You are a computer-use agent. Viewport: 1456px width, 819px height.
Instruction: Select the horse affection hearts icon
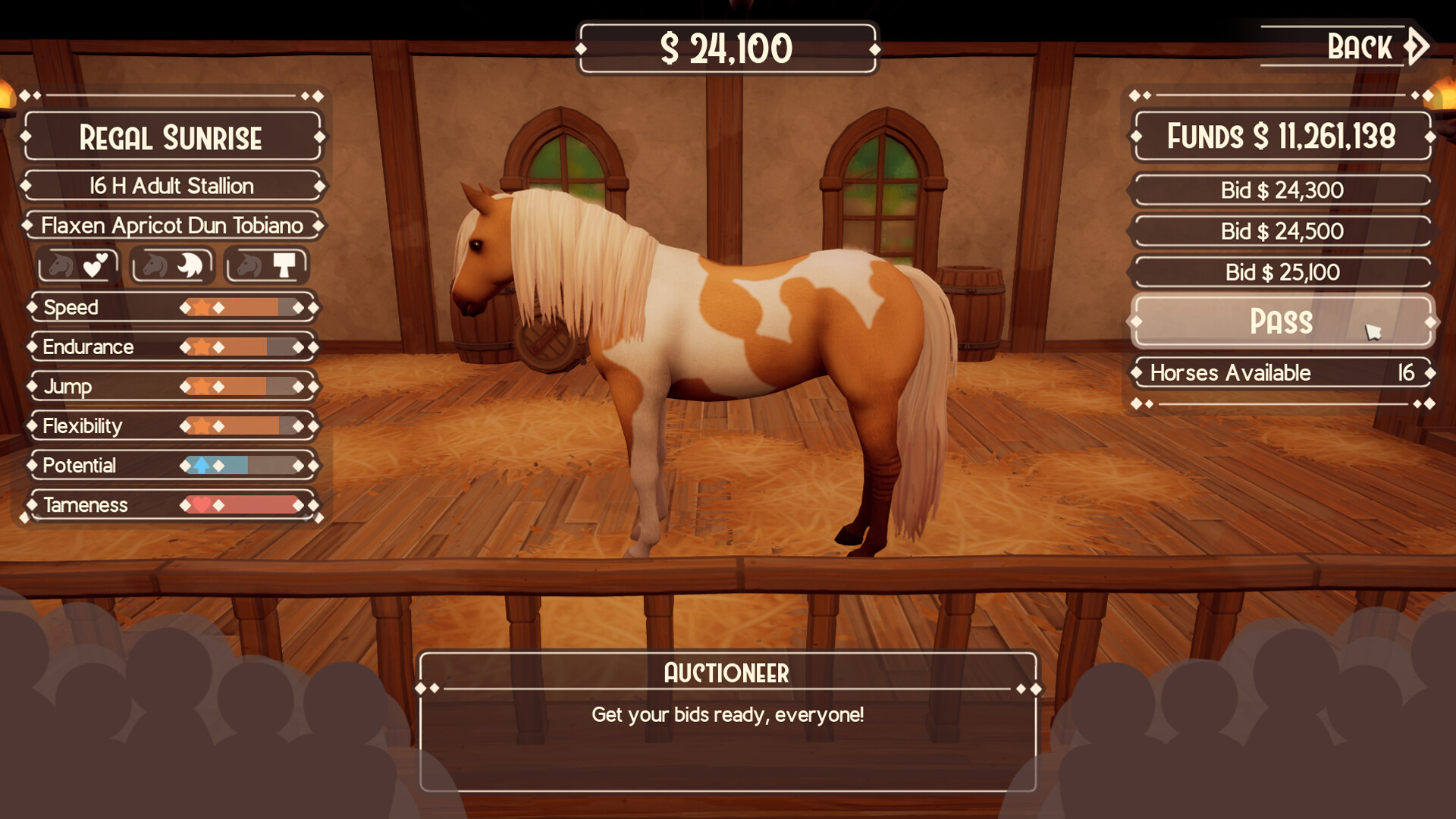pos(78,265)
